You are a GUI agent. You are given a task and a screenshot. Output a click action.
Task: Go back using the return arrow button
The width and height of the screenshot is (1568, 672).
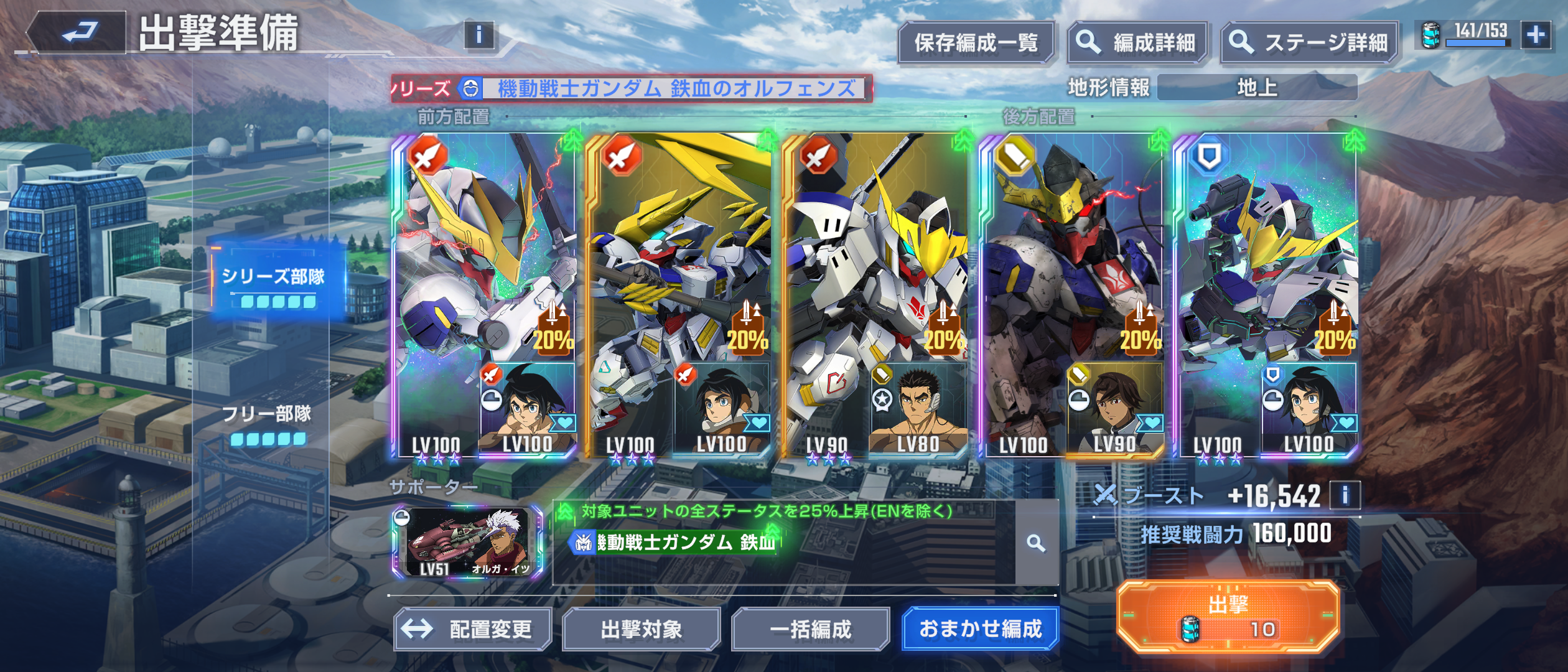(x=80, y=32)
